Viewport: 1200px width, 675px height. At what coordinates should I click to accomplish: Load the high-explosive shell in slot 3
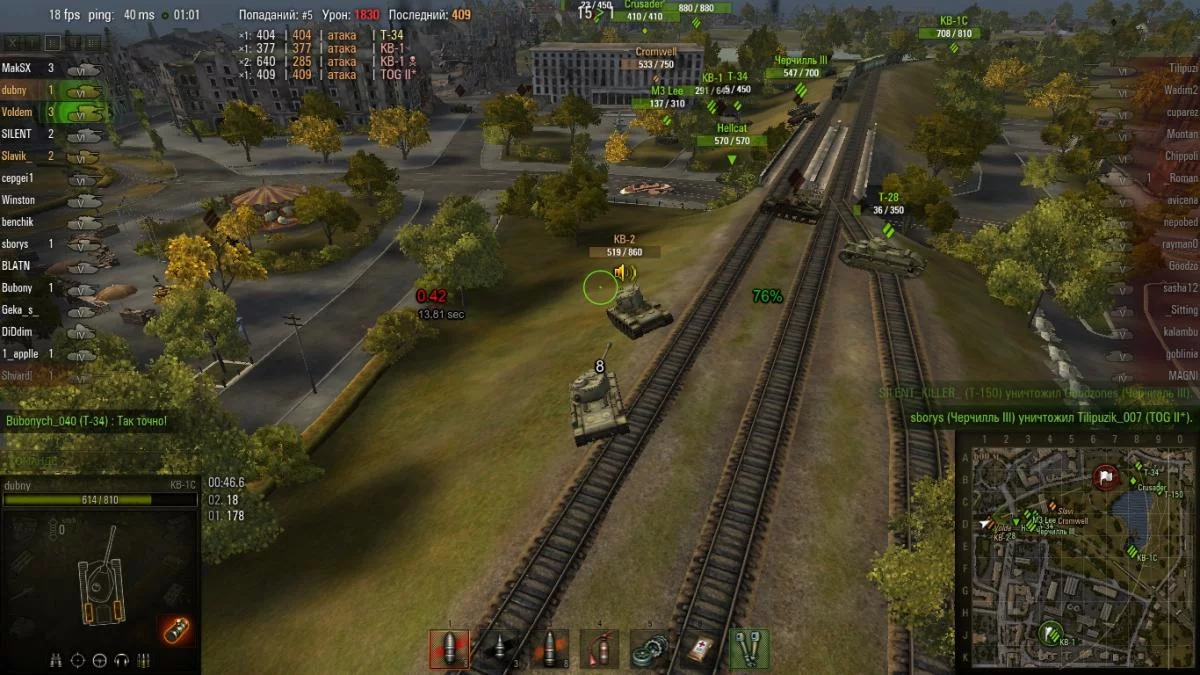pyautogui.click(x=549, y=648)
